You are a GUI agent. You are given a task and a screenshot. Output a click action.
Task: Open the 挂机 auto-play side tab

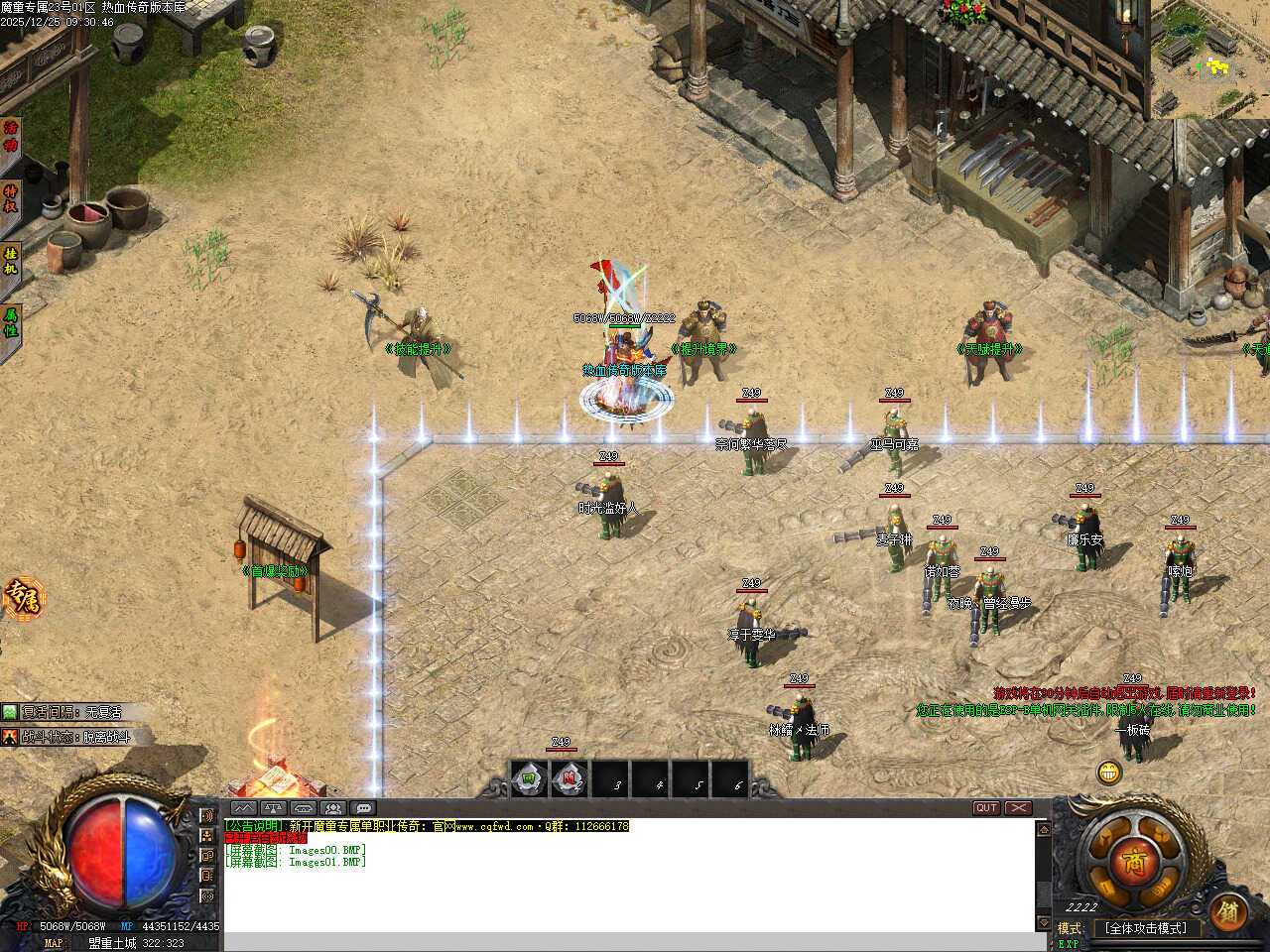(x=11, y=261)
